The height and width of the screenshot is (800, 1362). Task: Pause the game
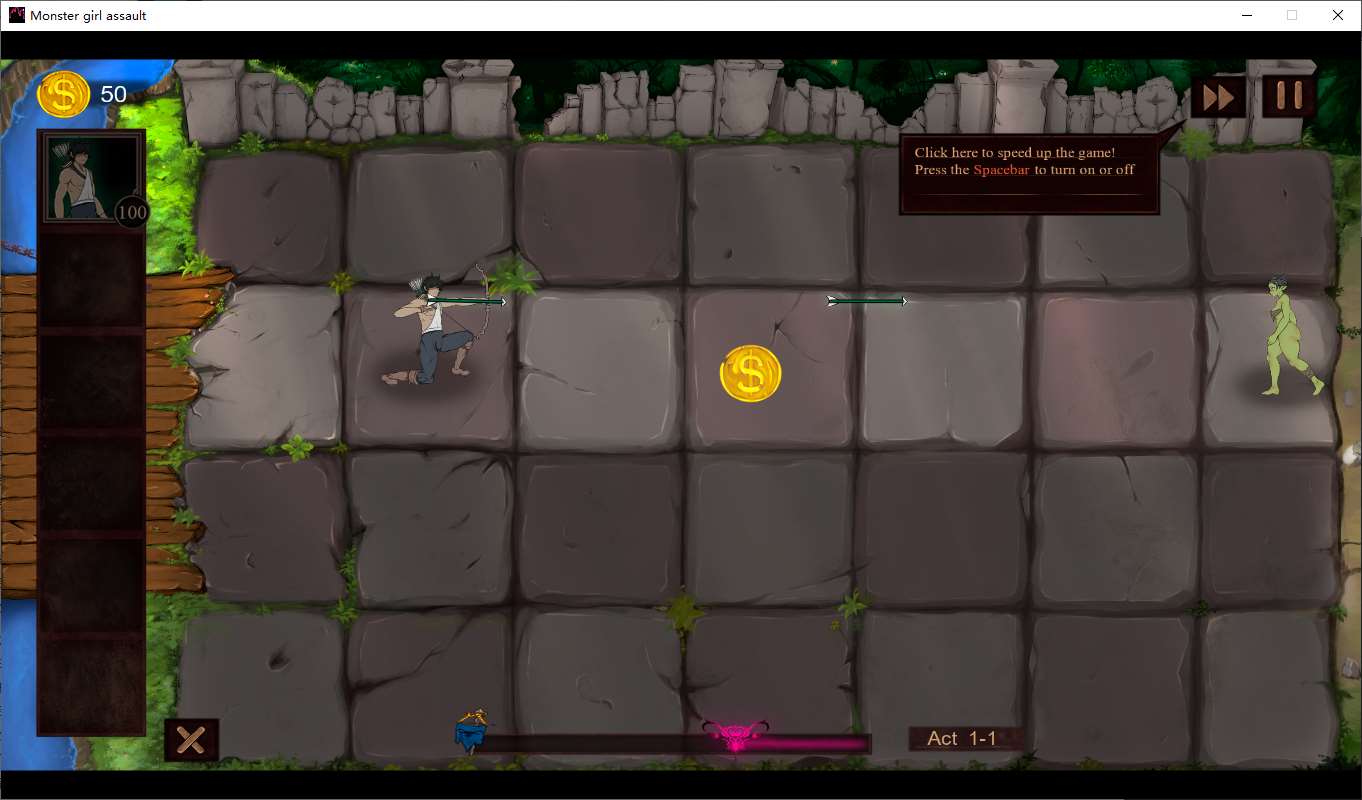pos(1288,96)
